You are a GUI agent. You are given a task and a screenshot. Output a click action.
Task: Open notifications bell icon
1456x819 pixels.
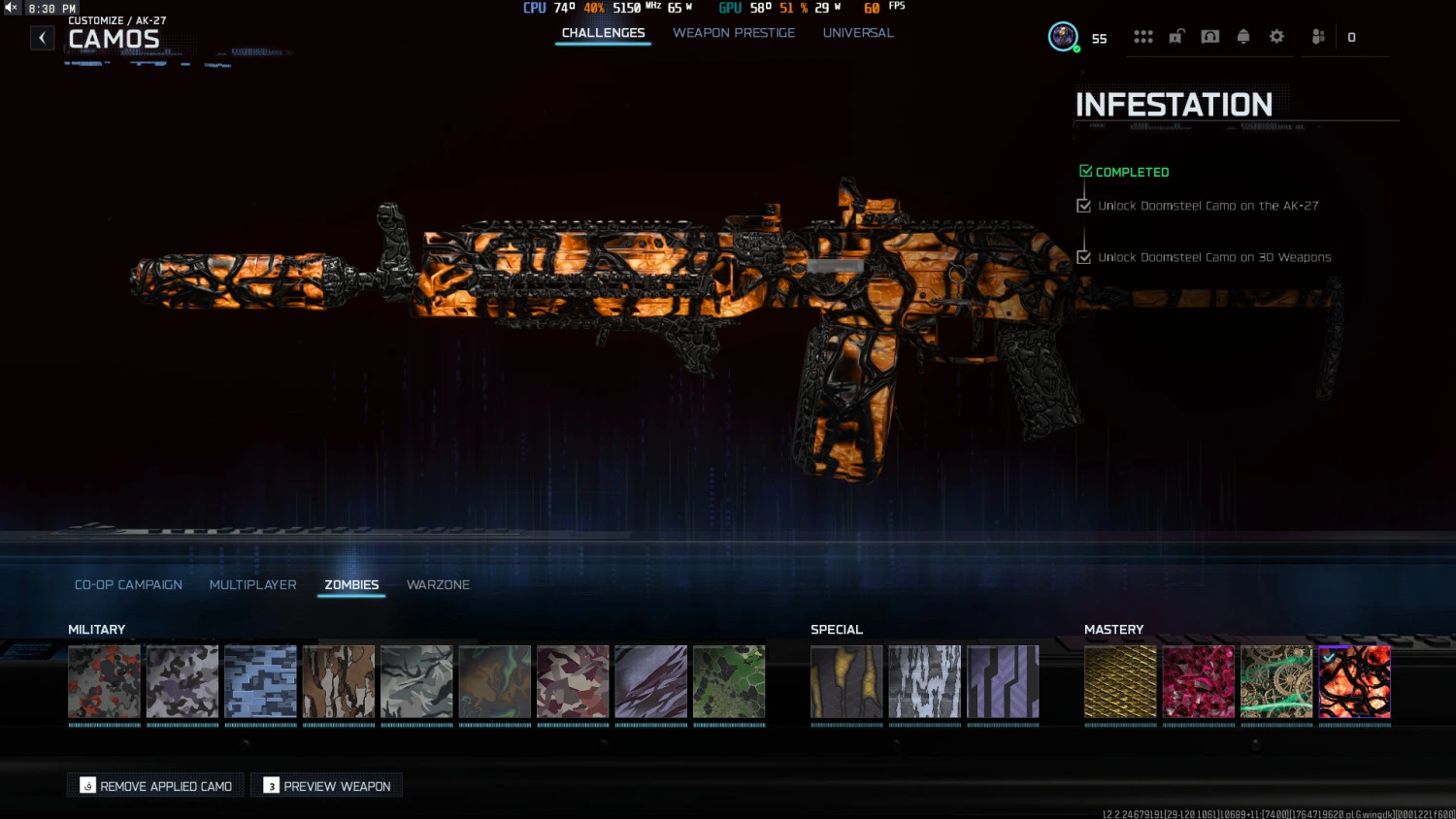[x=1244, y=36]
